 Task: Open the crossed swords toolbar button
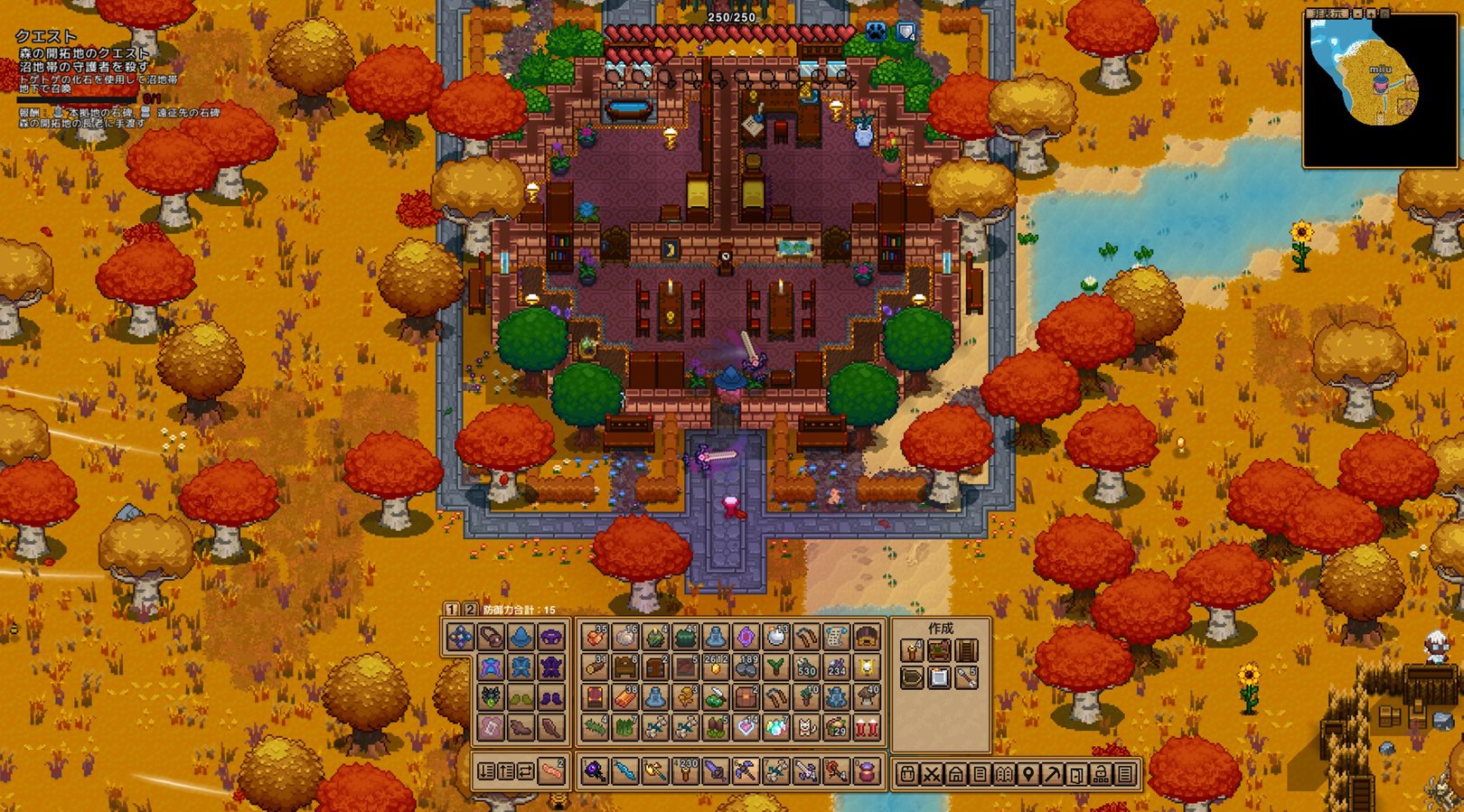point(932,774)
